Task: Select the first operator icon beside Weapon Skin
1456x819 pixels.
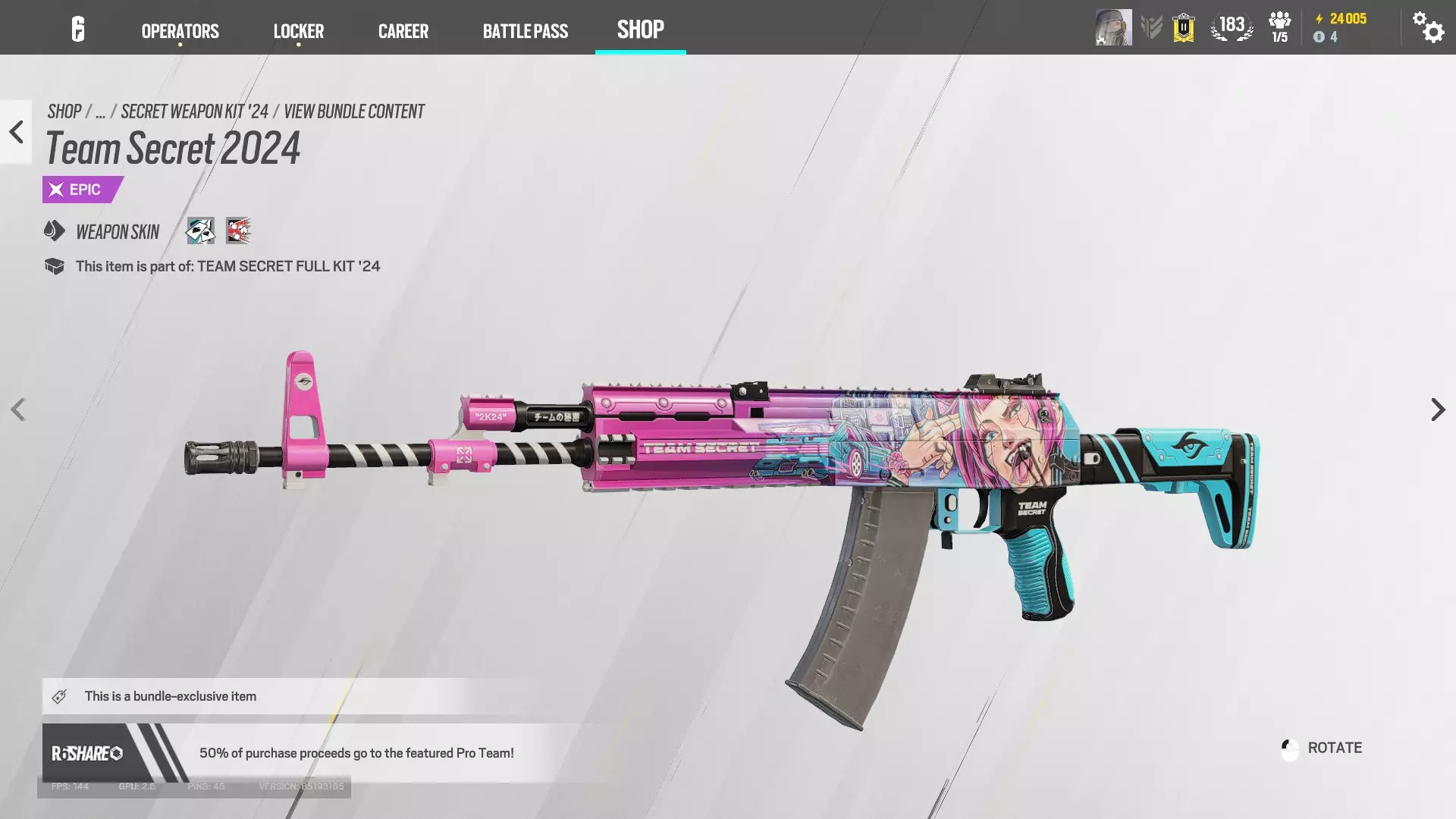Action: [200, 231]
